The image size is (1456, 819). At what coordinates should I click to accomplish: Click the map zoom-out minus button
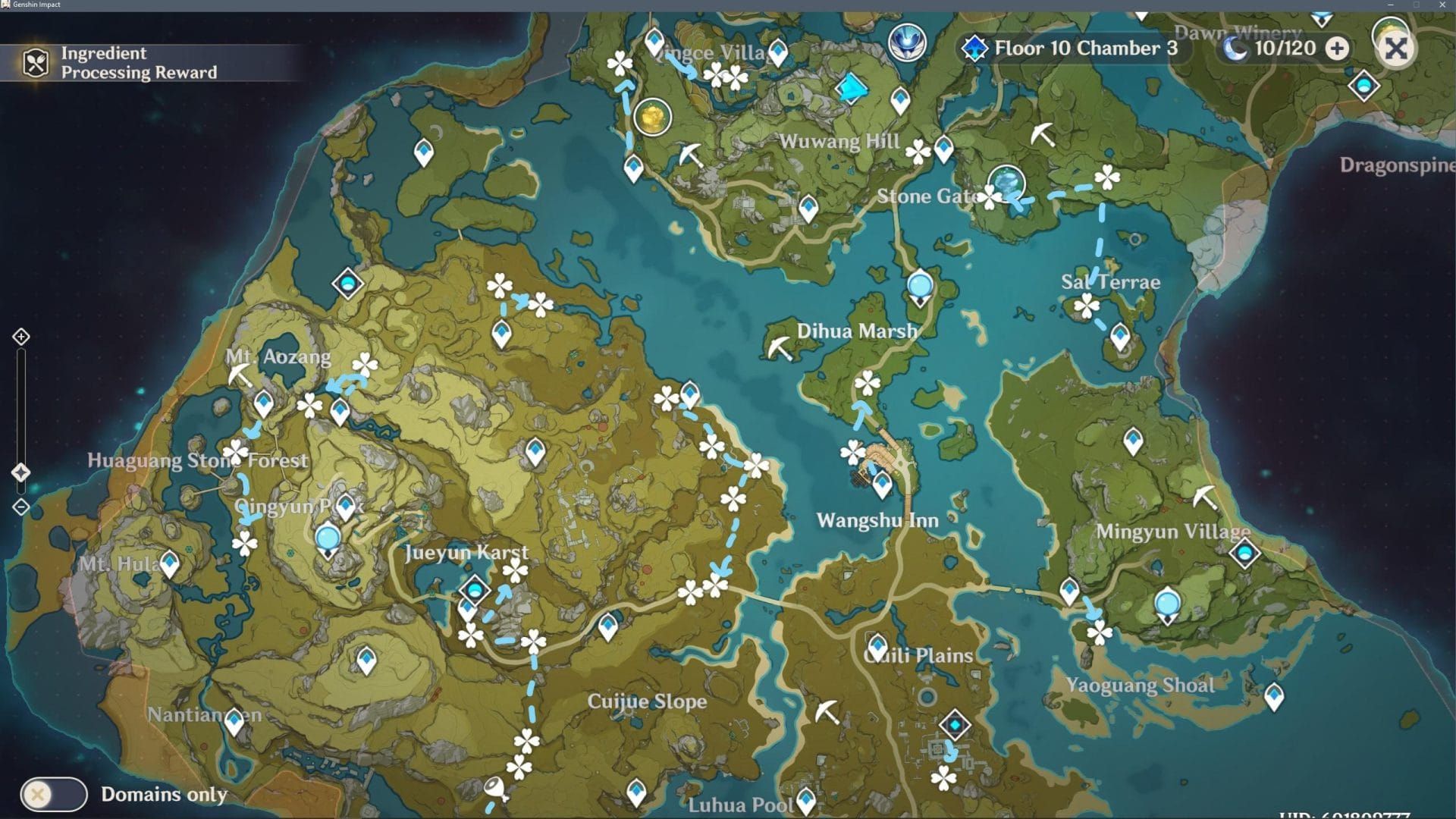pyautogui.click(x=21, y=507)
